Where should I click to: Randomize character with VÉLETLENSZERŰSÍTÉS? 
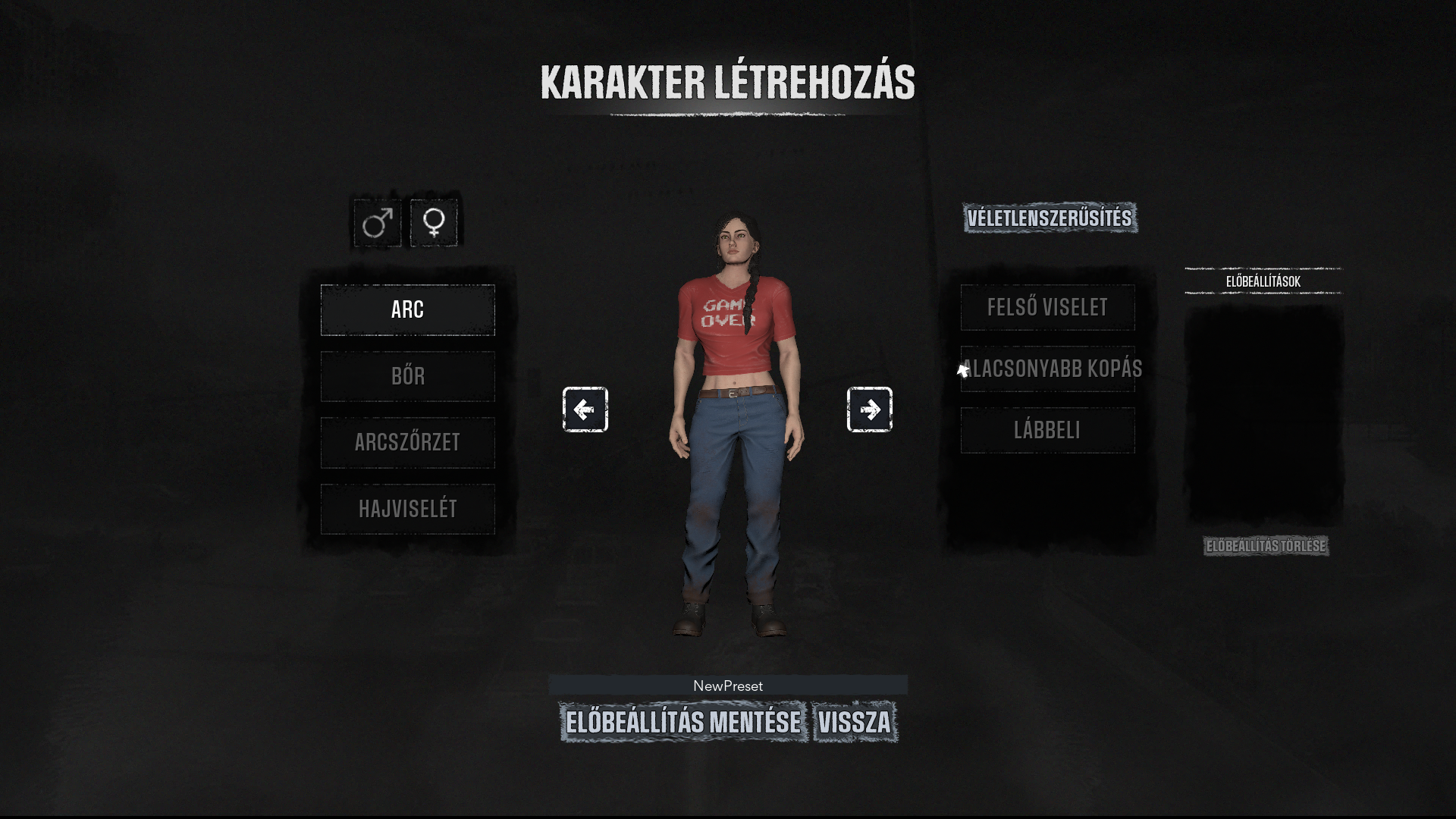[x=1050, y=218]
